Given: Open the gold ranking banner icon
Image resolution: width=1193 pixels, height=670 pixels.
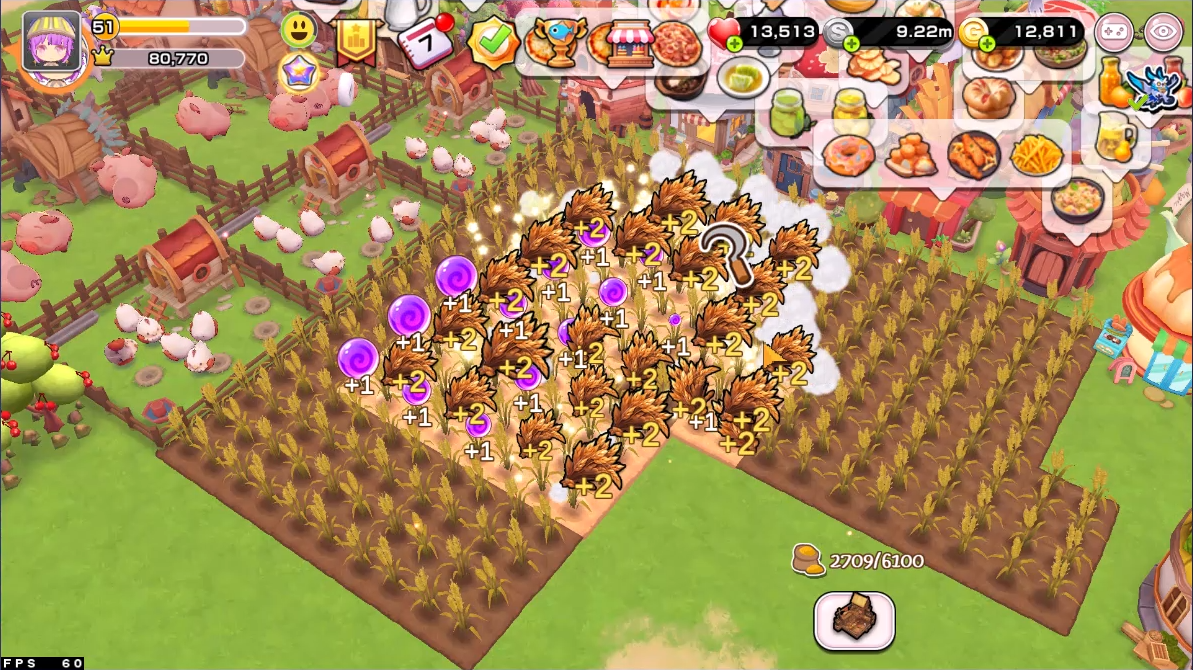Looking at the screenshot, I should tap(356, 41).
